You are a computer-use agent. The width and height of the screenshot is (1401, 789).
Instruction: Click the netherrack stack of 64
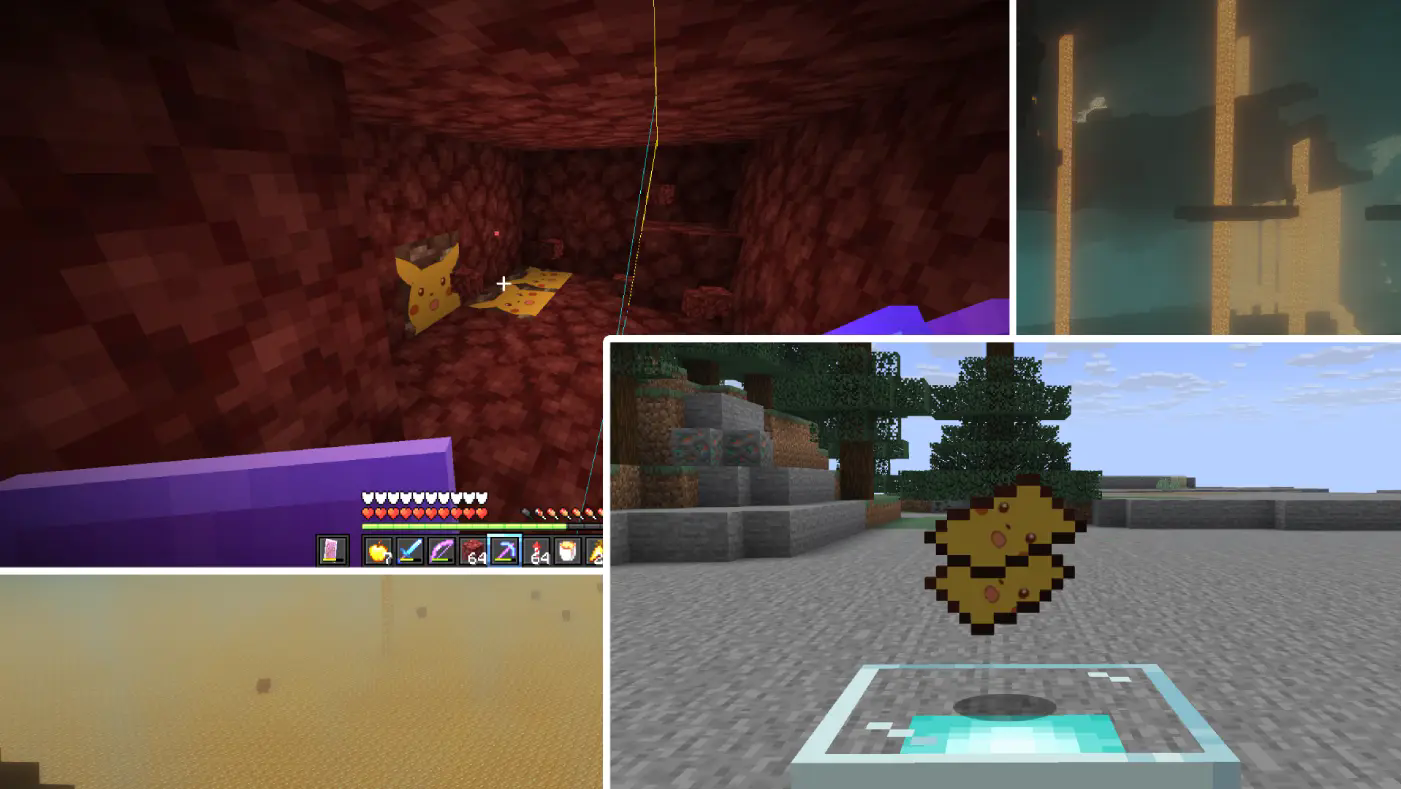472,550
